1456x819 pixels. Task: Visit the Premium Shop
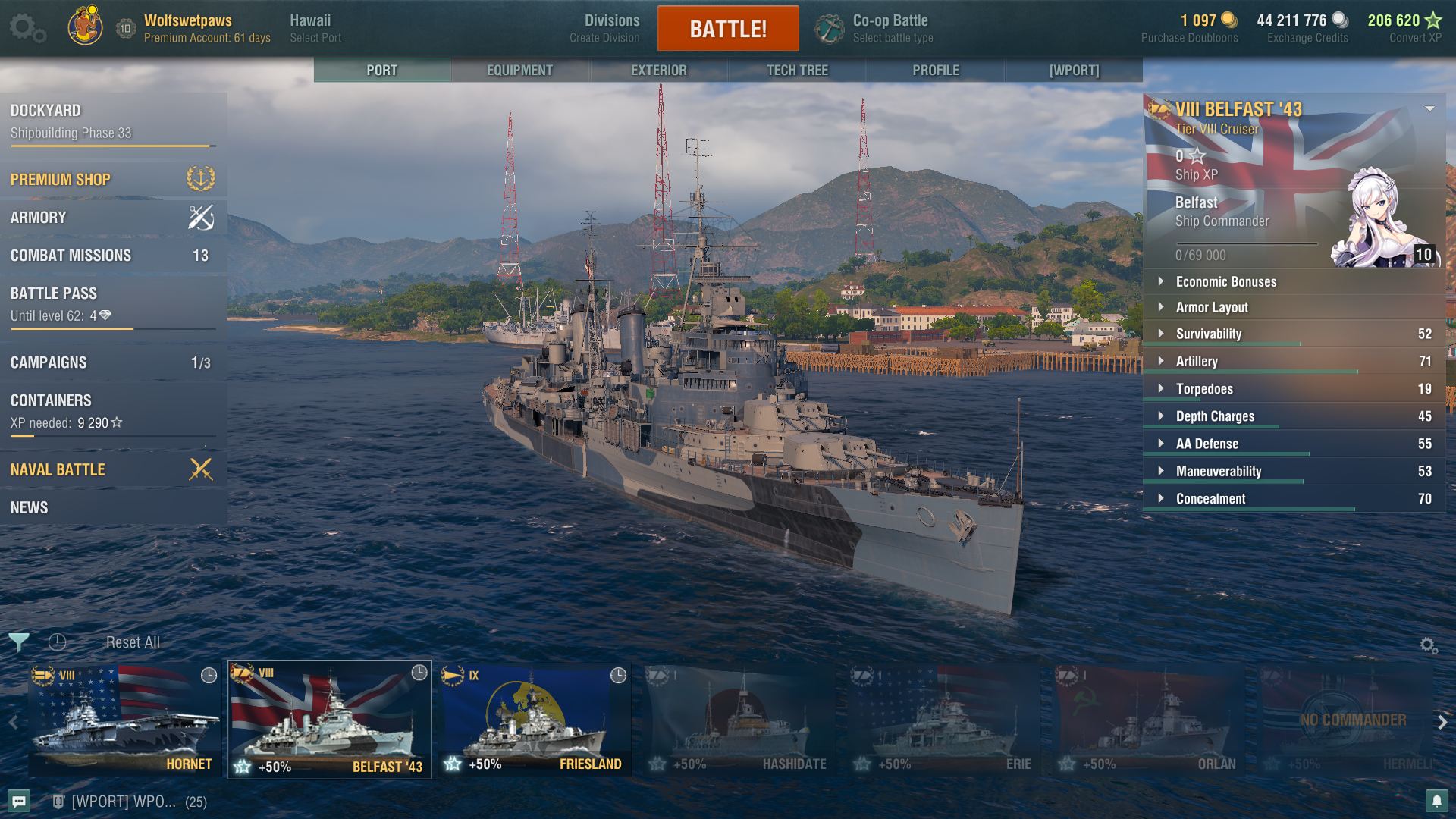pos(112,180)
